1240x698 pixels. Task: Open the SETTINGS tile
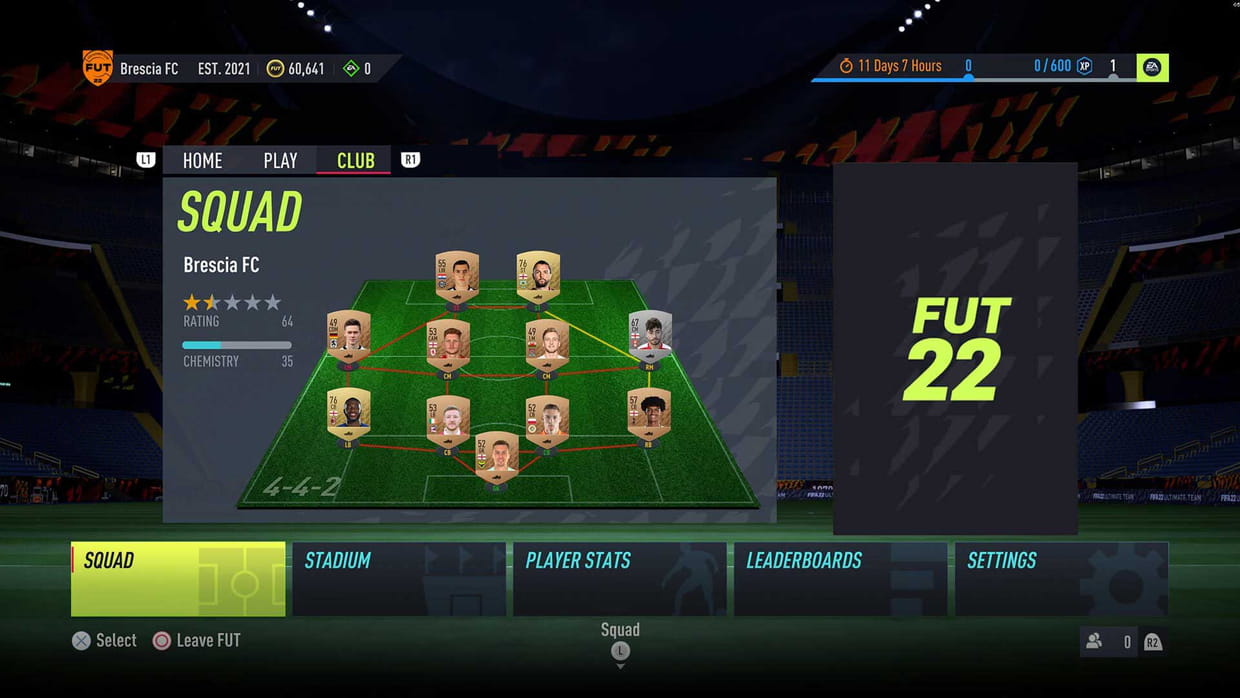tap(1061, 578)
